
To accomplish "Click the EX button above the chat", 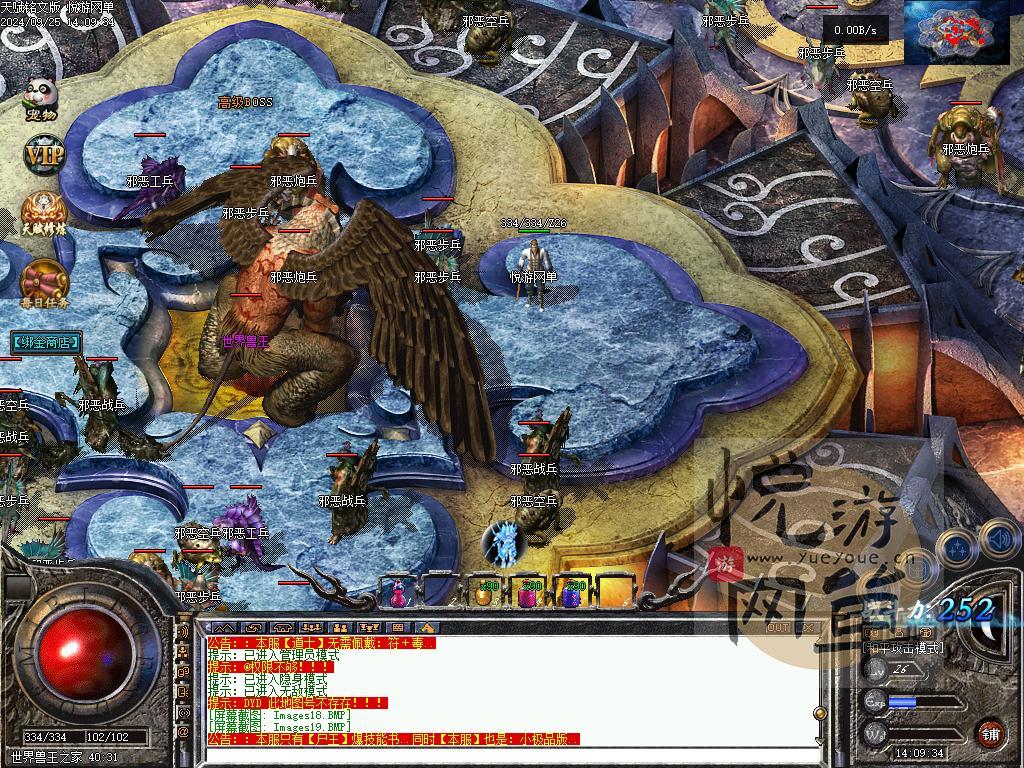I will pyautogui.click(x=806, y=628).
